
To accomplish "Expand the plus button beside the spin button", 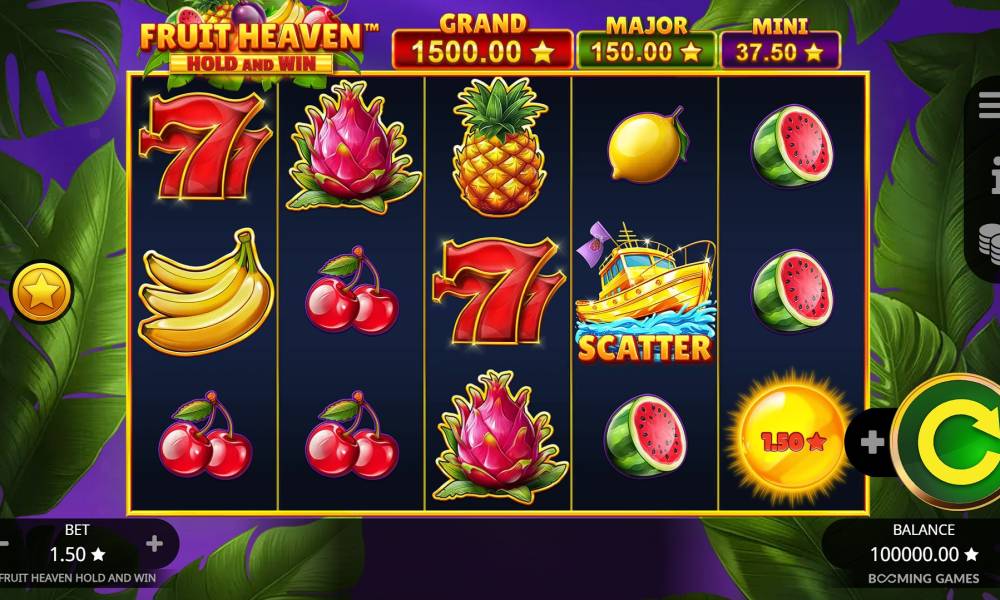I will coord(872,442).
